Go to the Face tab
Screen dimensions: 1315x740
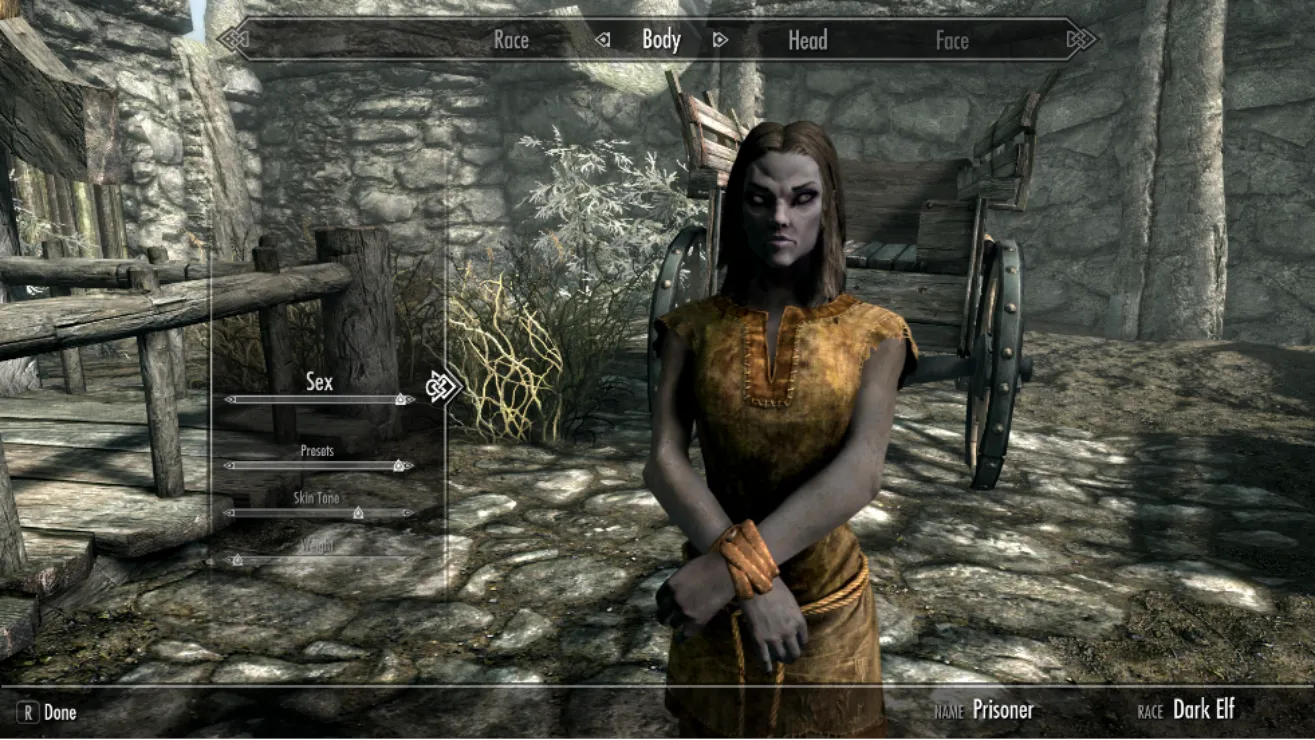point(952,41)
